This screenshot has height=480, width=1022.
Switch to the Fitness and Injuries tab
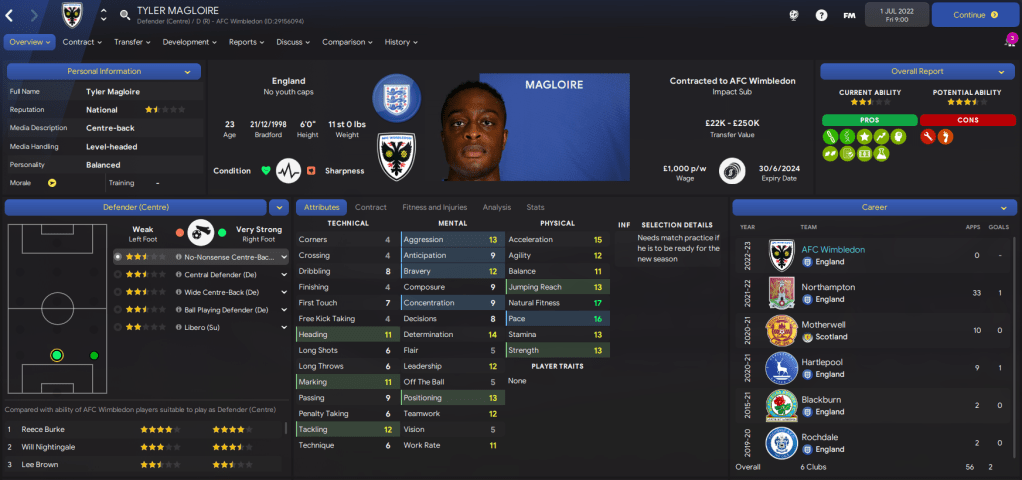(x=434, y=207)
